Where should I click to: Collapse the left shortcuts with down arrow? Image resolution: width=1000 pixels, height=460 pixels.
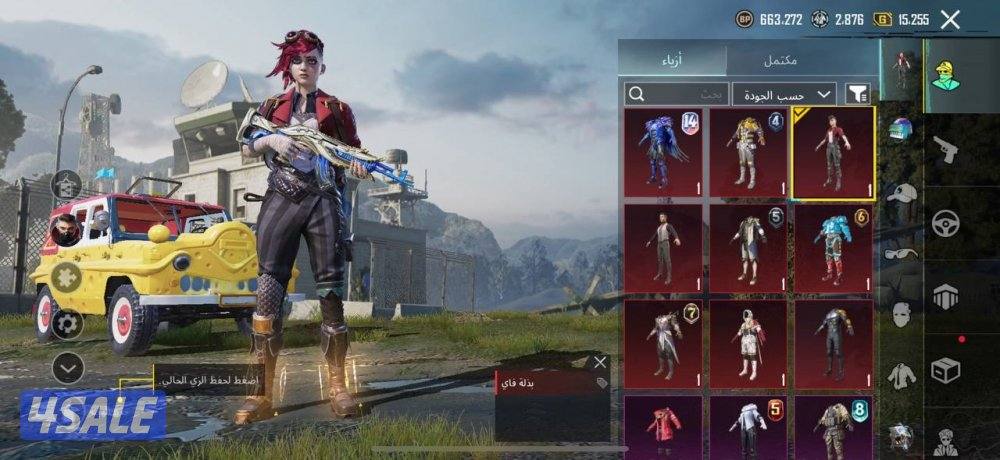tap(67, 369)
